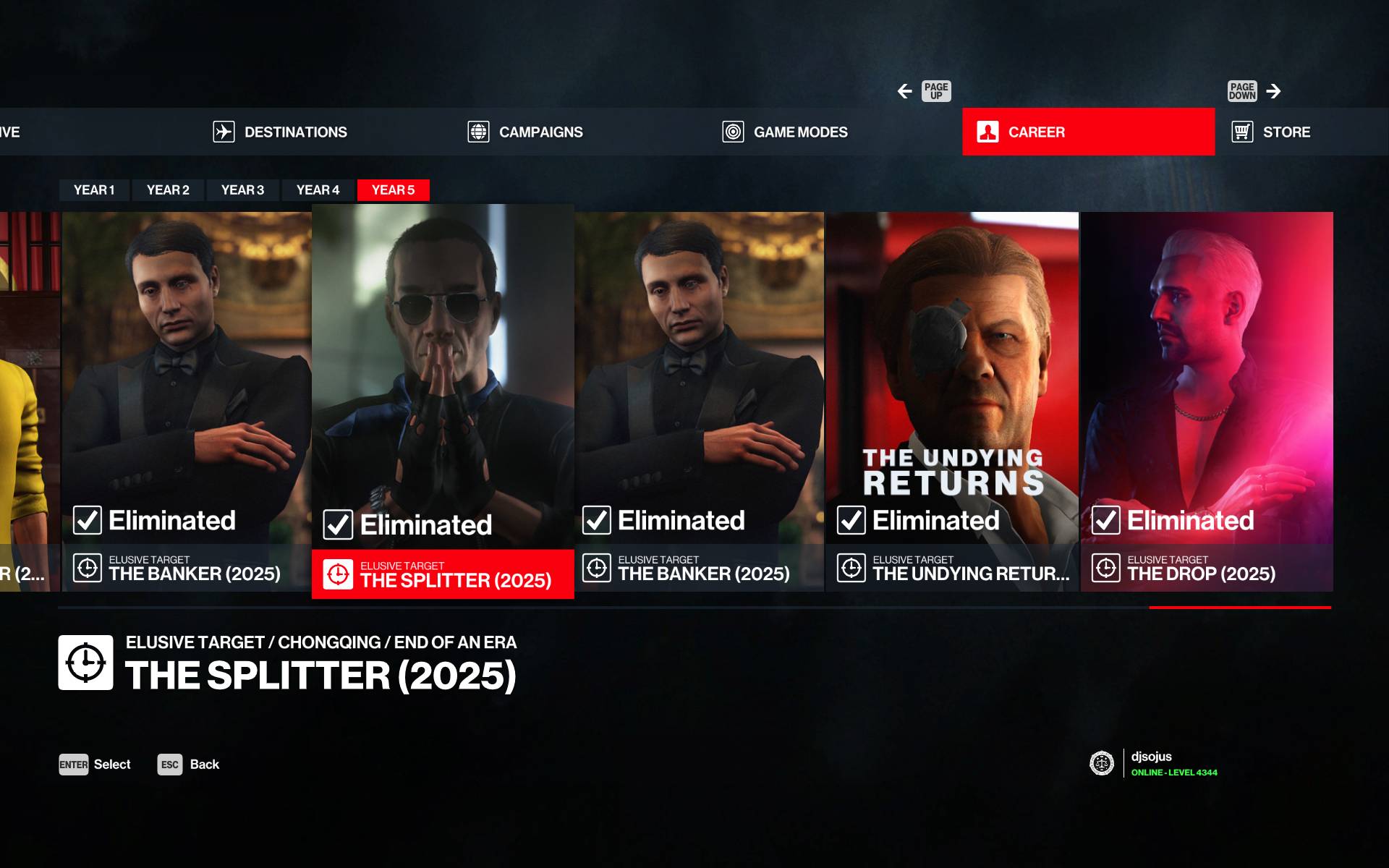The width and height of the screenshot is (1389, 868).
Task: Switch to the Year 1 tab
Action: point(94,190)
